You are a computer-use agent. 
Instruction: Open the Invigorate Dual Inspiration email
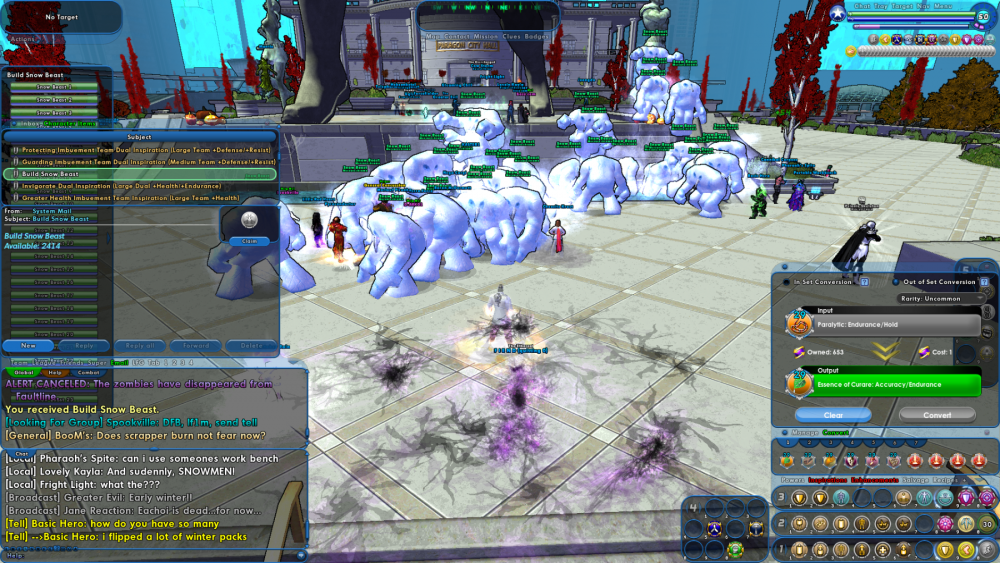tap(140, 186)
